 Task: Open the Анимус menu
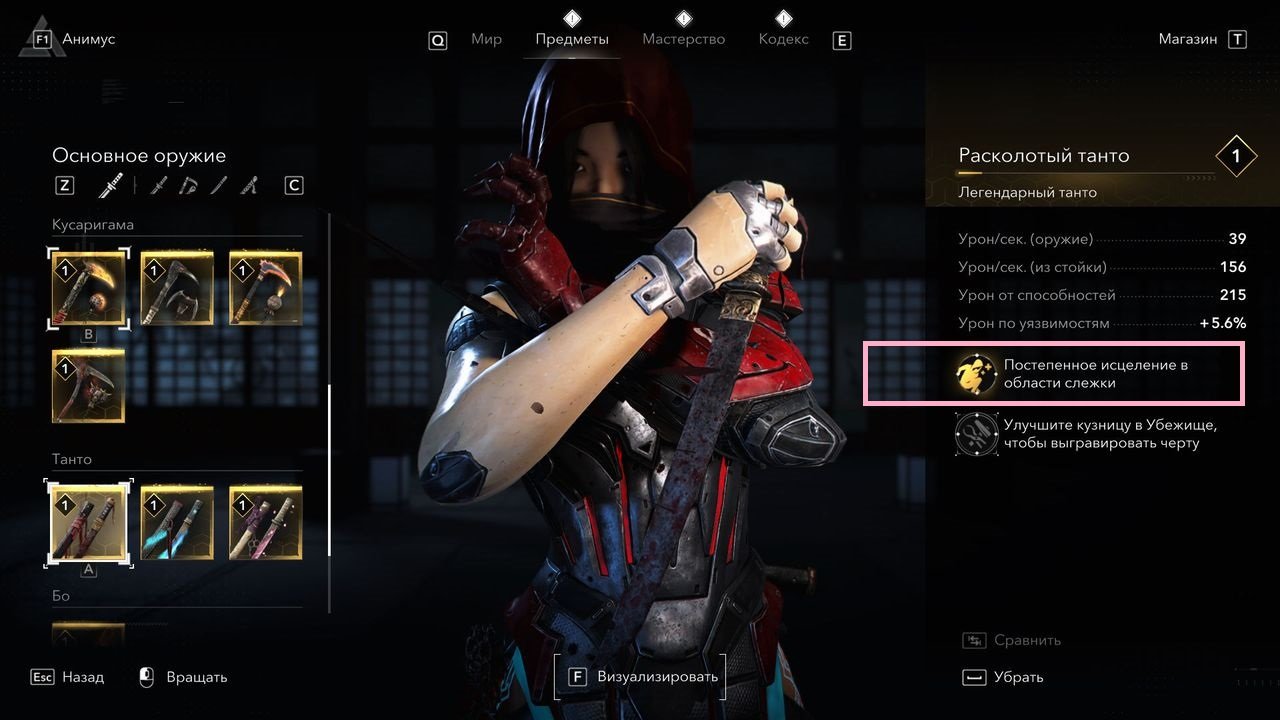point(88,40)
